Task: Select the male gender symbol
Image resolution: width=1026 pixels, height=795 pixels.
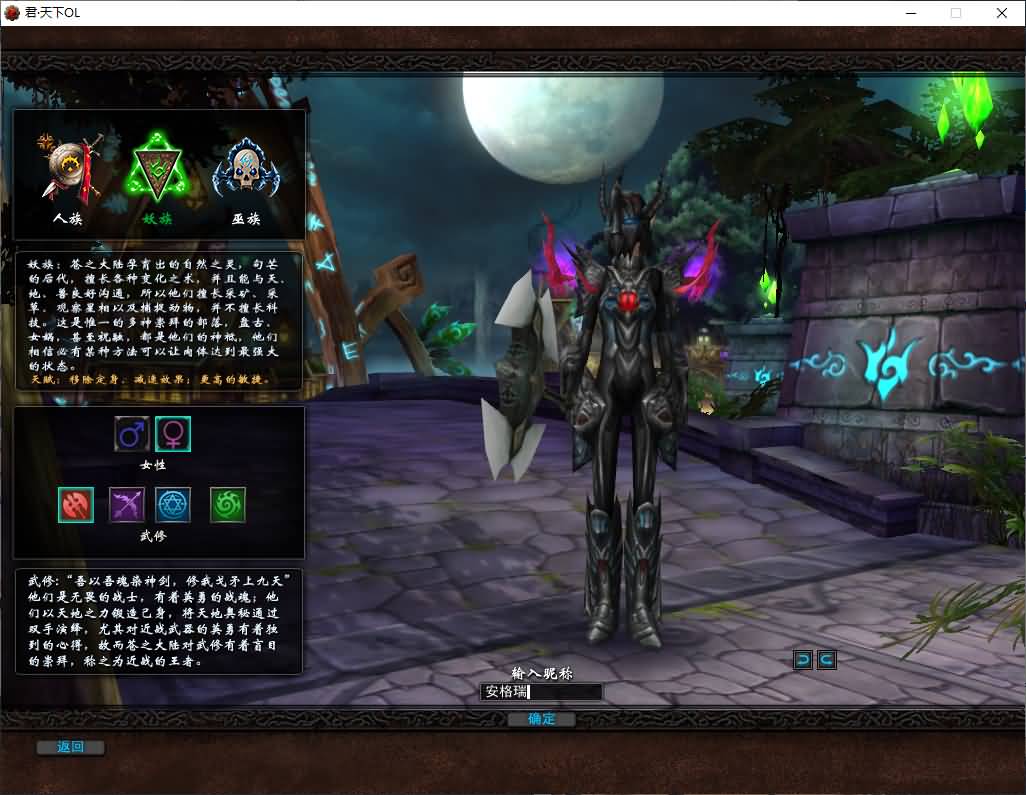Action: point(132,434)
